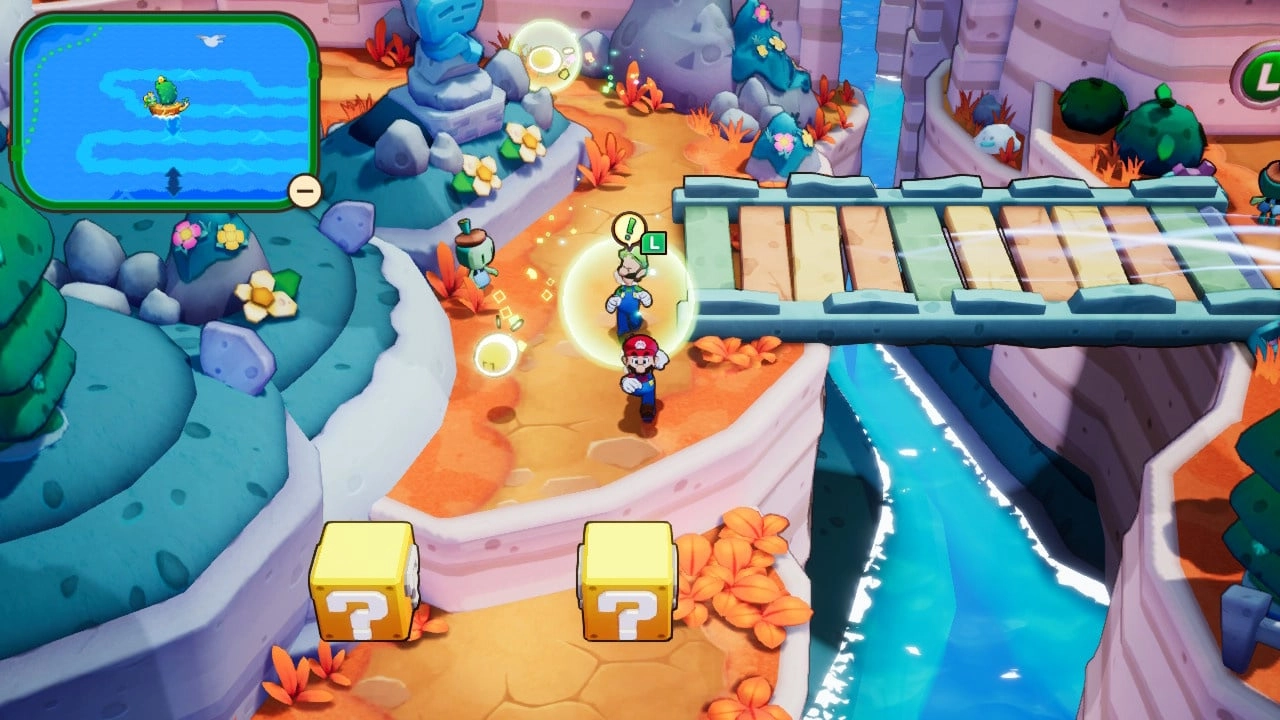Viewport: 1280px width, 720px height.
Task: Click the double-headed arrow at the minimap bottom
Action: point(172,181)
